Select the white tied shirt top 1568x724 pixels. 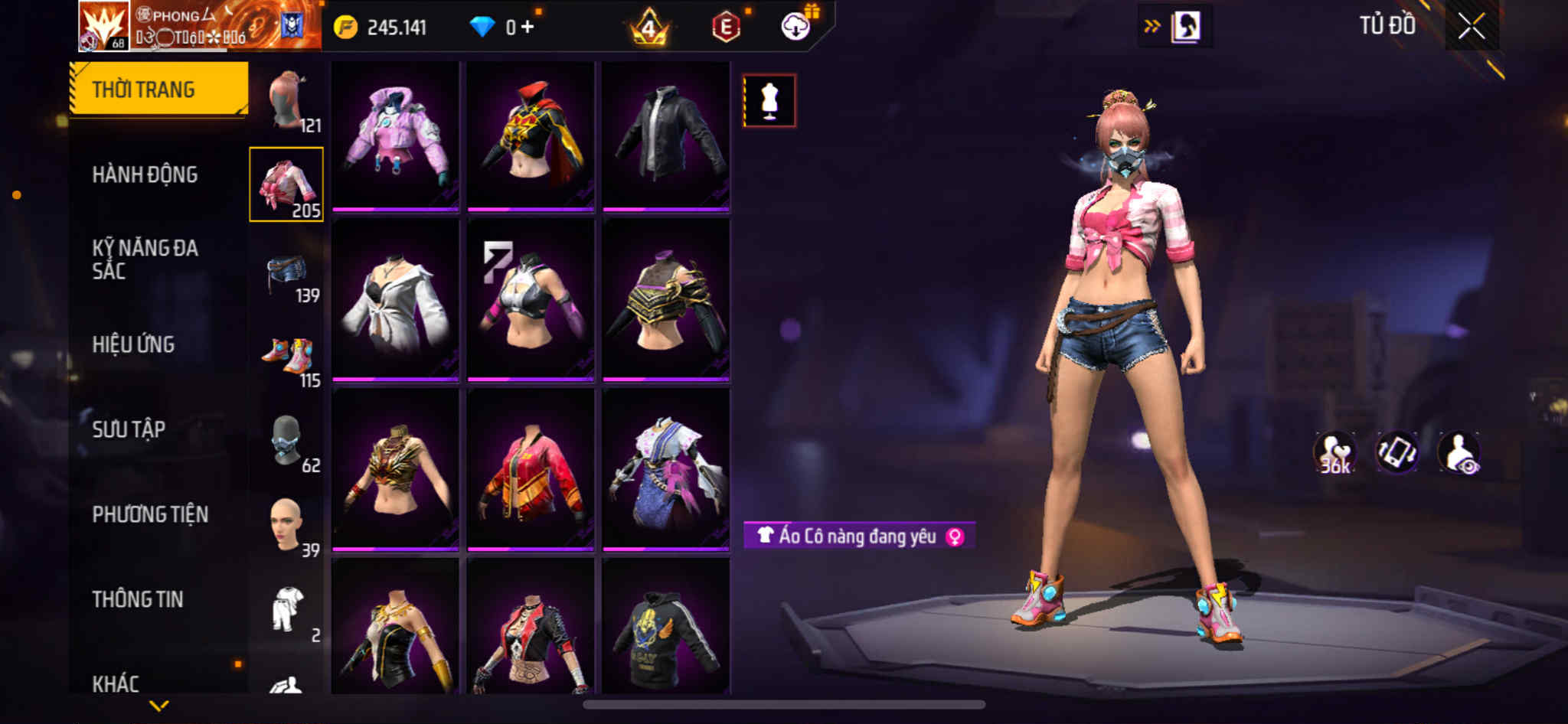[x=395, y=300]
